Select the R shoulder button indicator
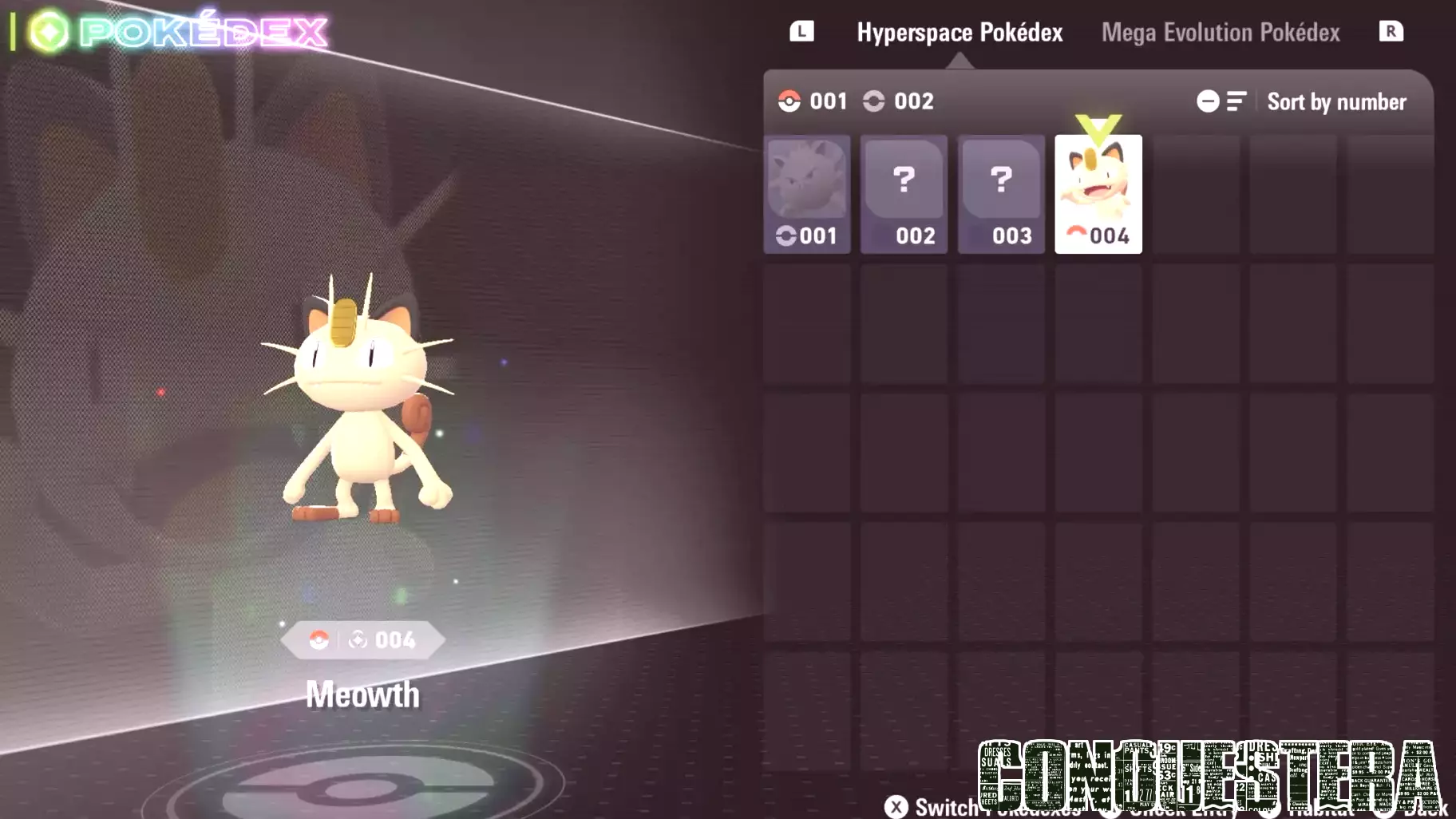The width and height of the screenshot is (1456, 819). (x=1392, y=30)
